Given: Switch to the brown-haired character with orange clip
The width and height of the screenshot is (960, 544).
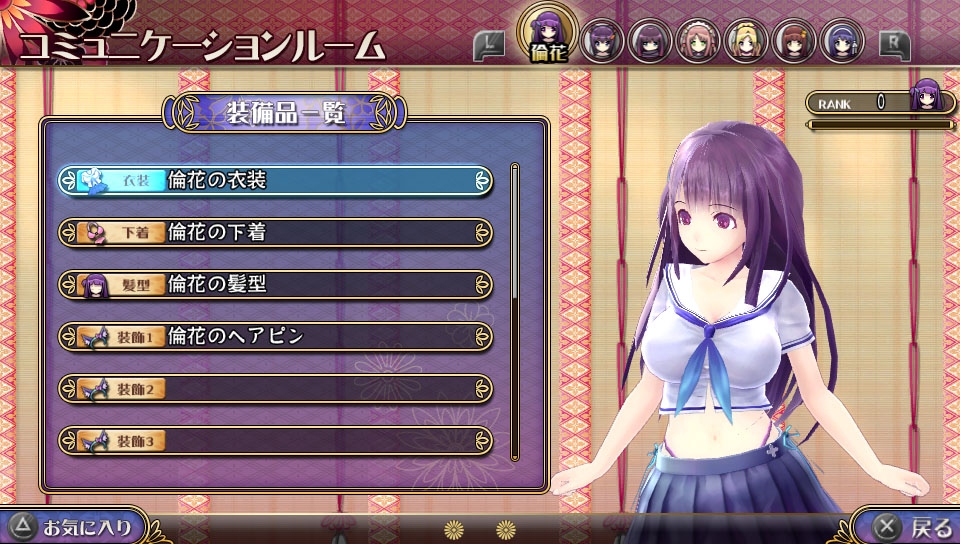Looking at the screenshot, I should [x=794, y=42].
